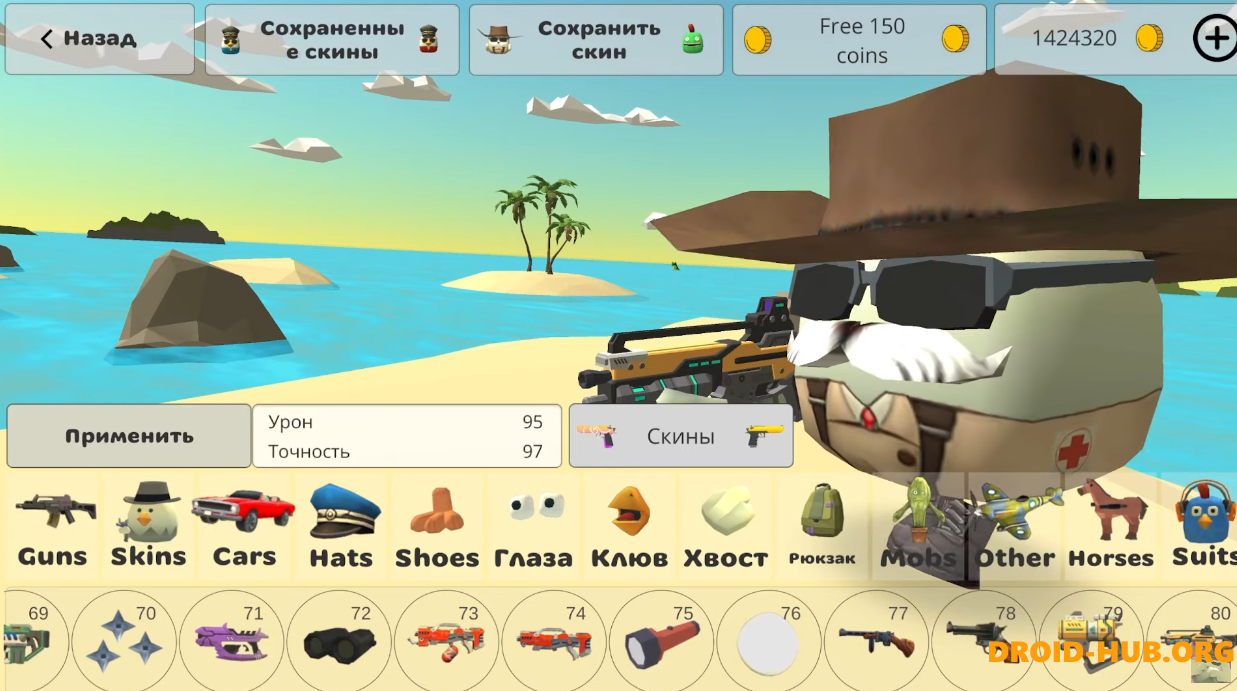This screenshot has width=1237, height=691.
Task: Apply the weapon with Применить
Action: (129, 436)
